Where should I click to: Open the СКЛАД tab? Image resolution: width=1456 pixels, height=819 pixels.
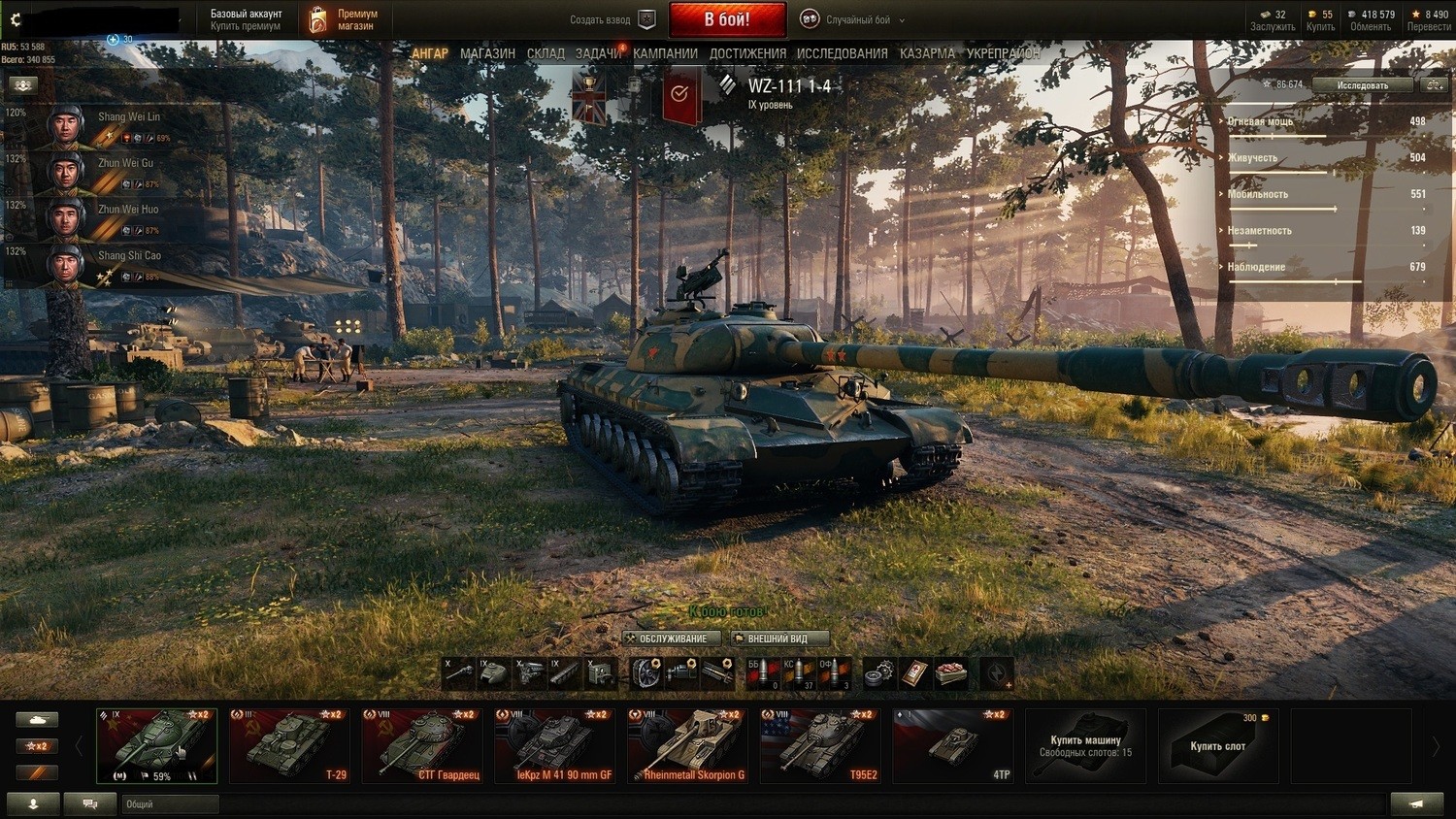546,53
